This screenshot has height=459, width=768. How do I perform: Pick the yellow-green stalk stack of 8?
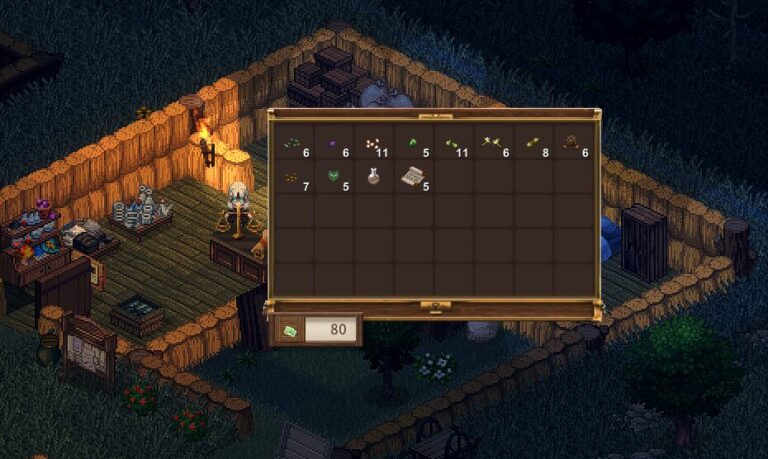click(x=533, y=144)
